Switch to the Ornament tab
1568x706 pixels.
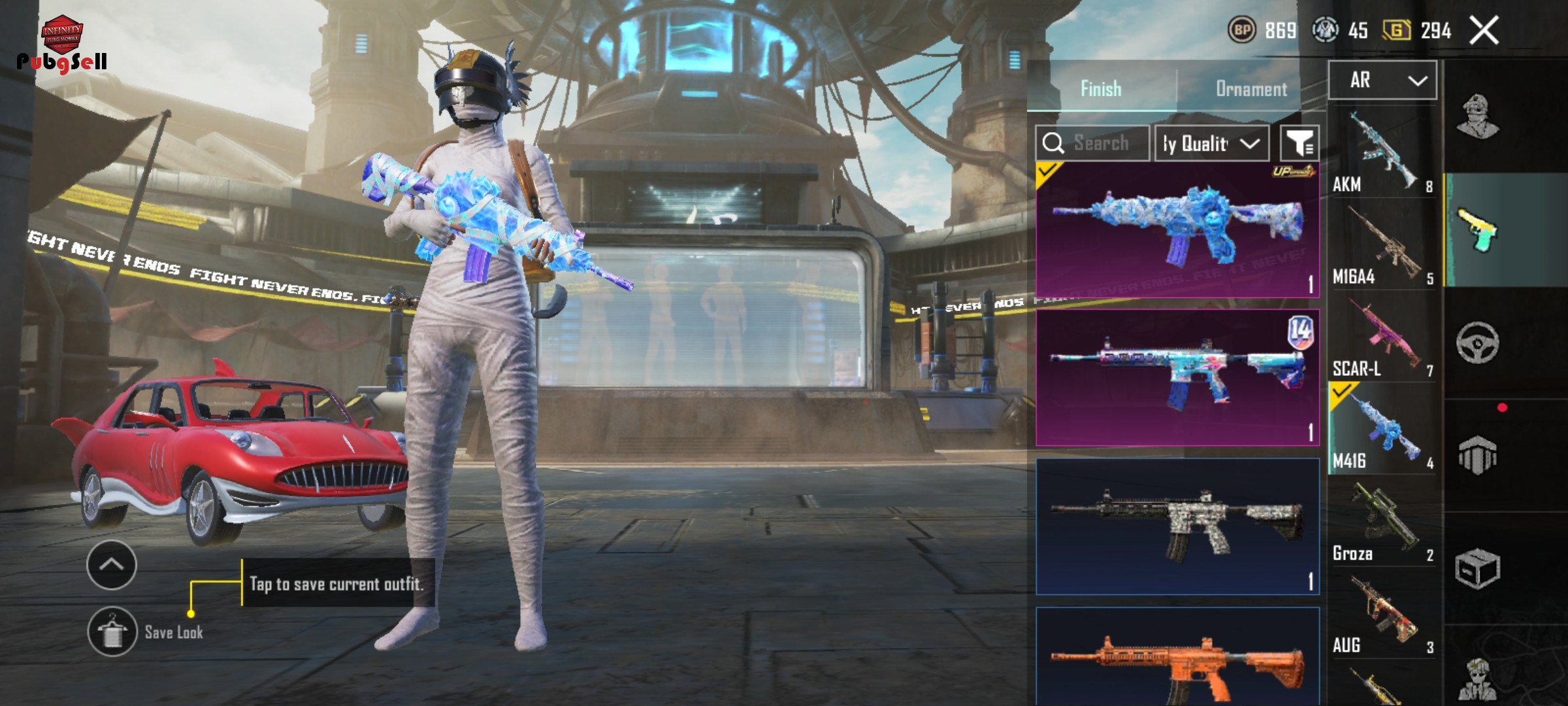click(x=1250, y=89)
